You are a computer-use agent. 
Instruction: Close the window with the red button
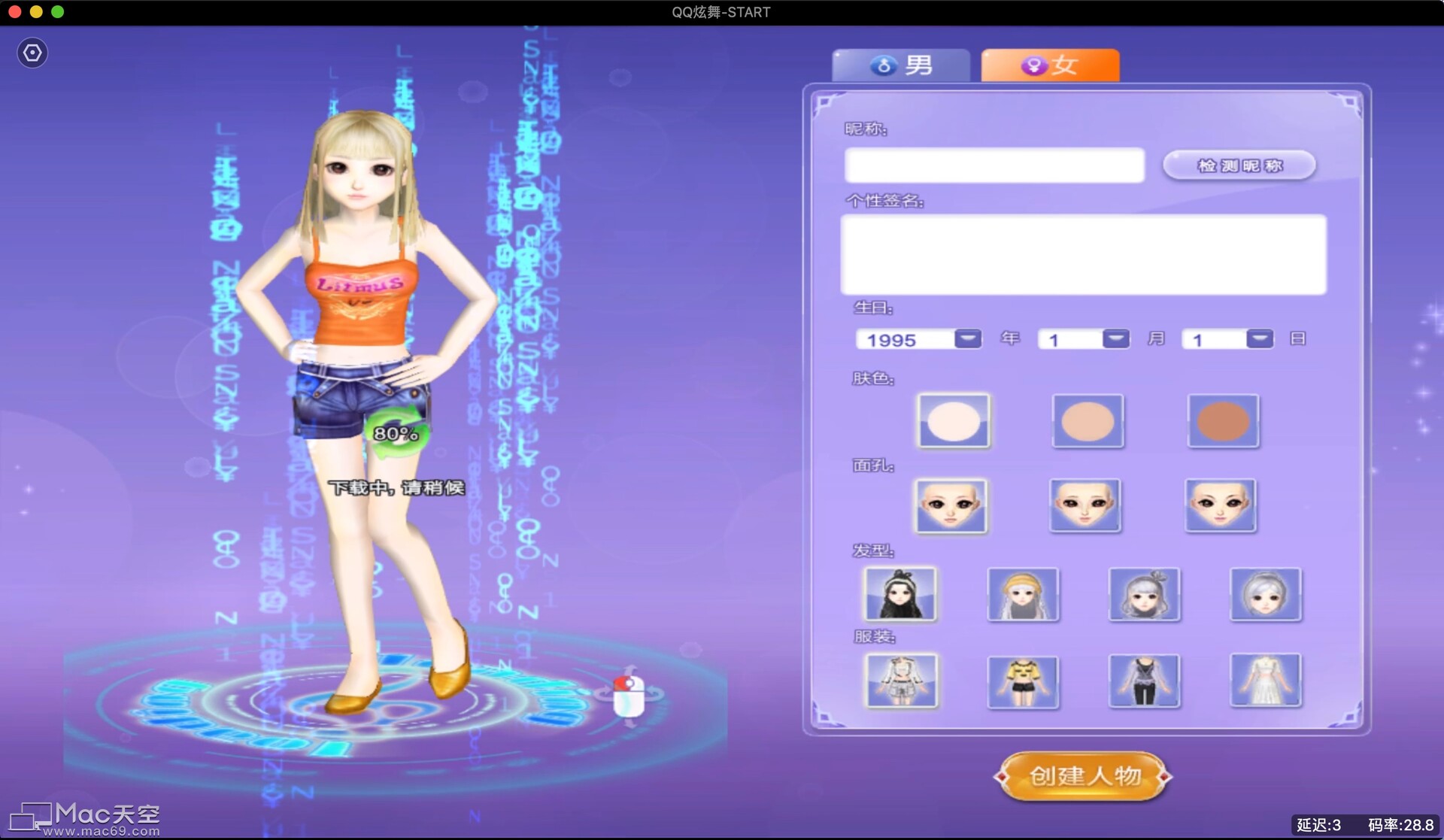click(14, 12)
